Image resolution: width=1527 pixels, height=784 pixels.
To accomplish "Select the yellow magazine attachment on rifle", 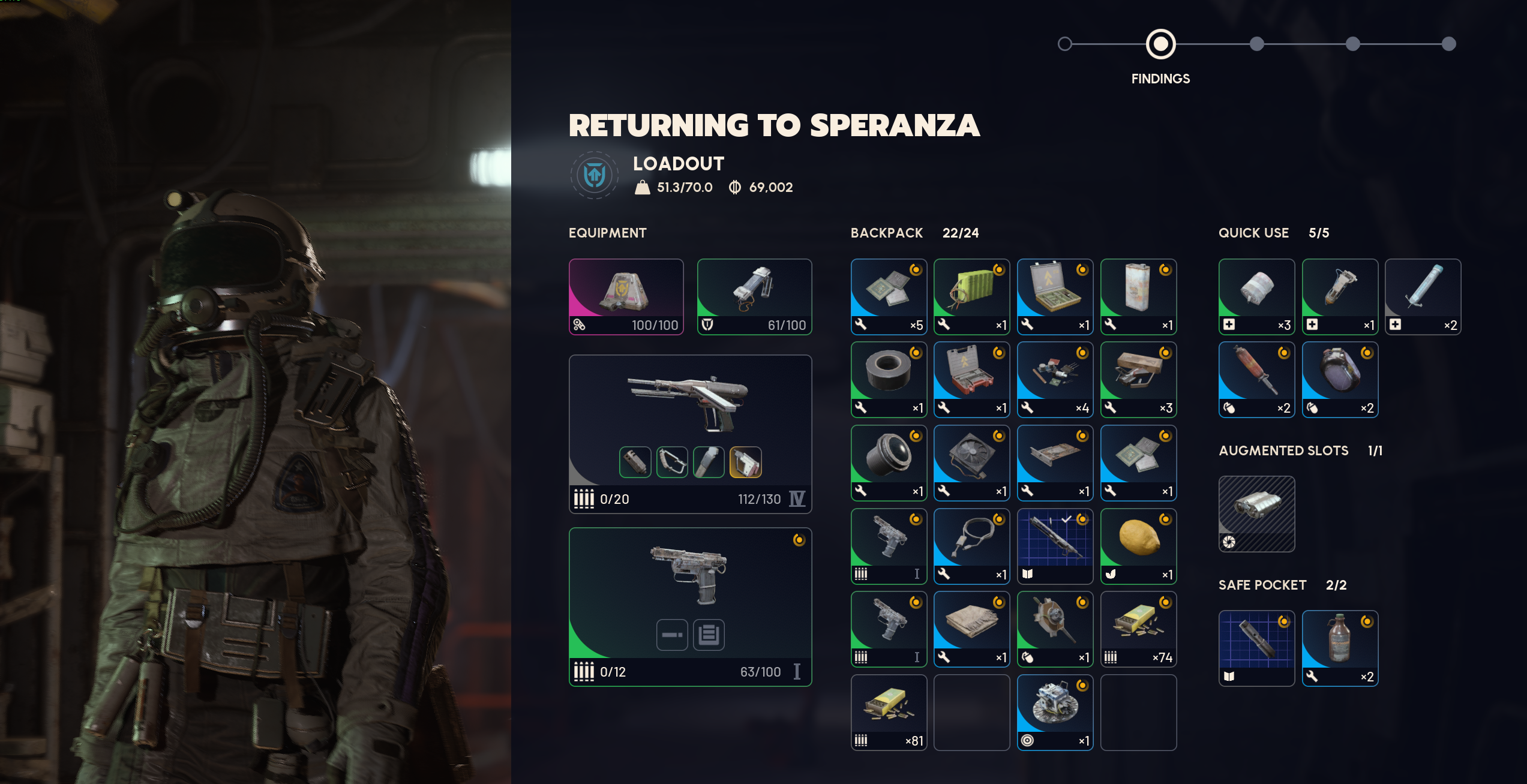I will 745,462.
